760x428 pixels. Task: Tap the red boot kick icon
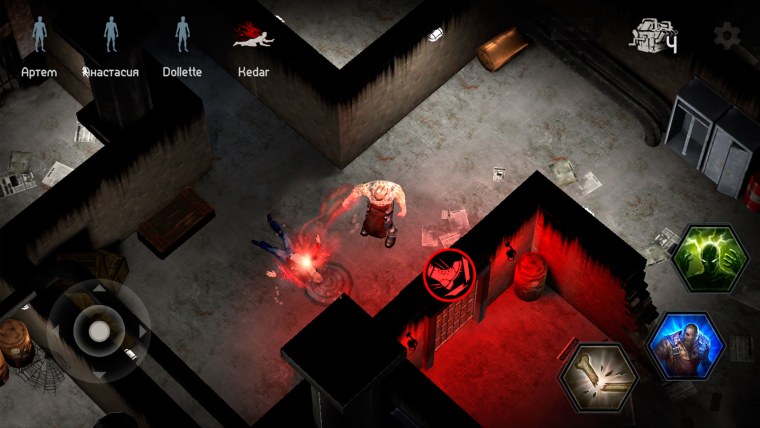coord(449,271)
